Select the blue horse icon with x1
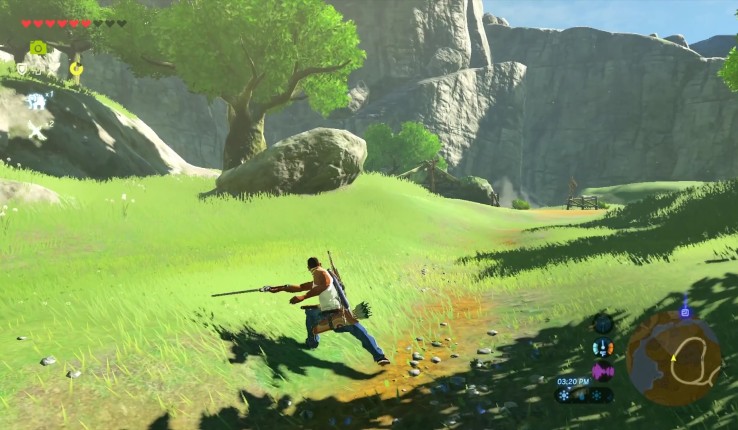Viewport: 738px width, 430px height. (x=36, y=101)
